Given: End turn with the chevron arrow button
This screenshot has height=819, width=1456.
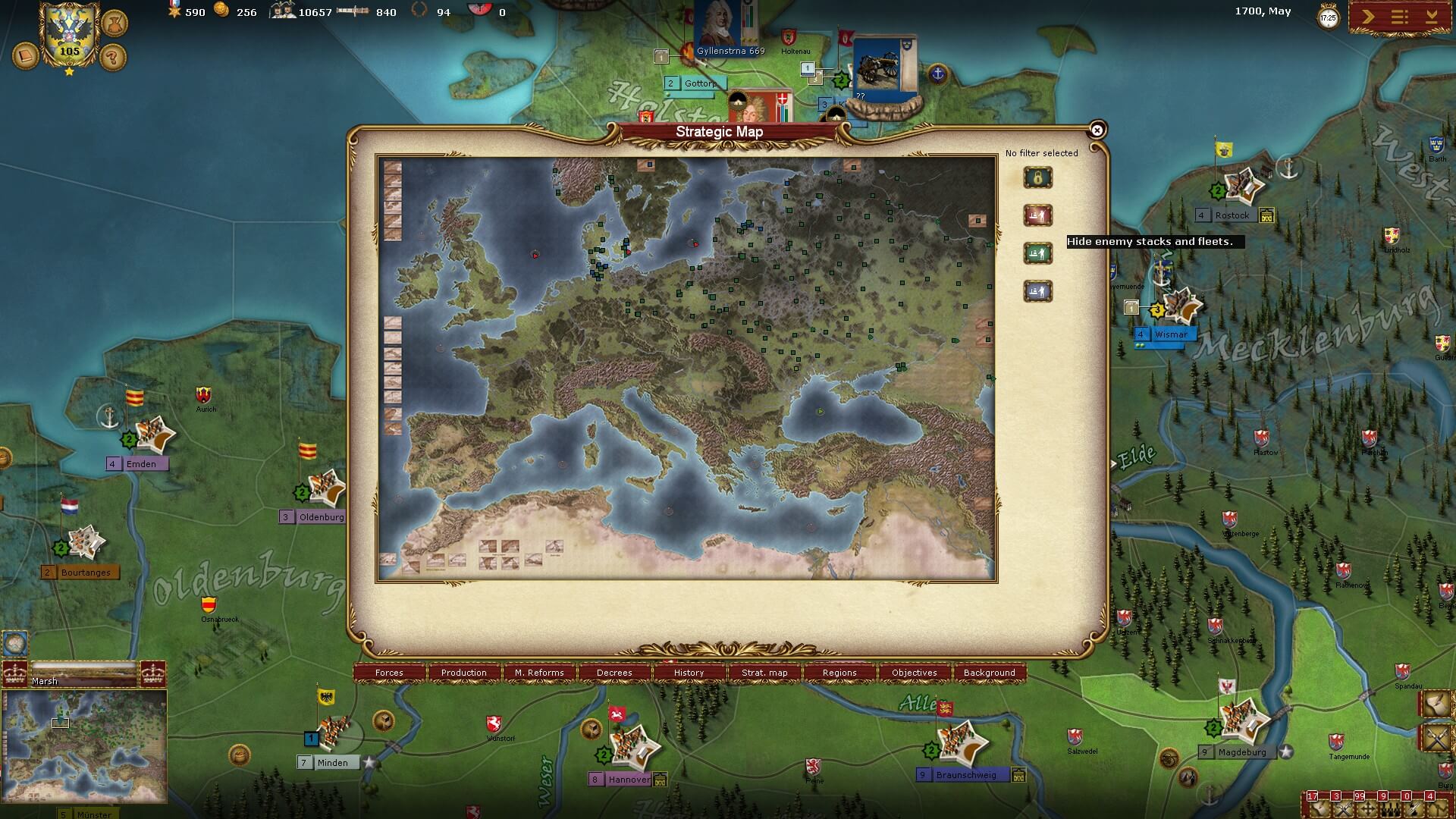Looking at the screenshot, I should pos(1368,17).
